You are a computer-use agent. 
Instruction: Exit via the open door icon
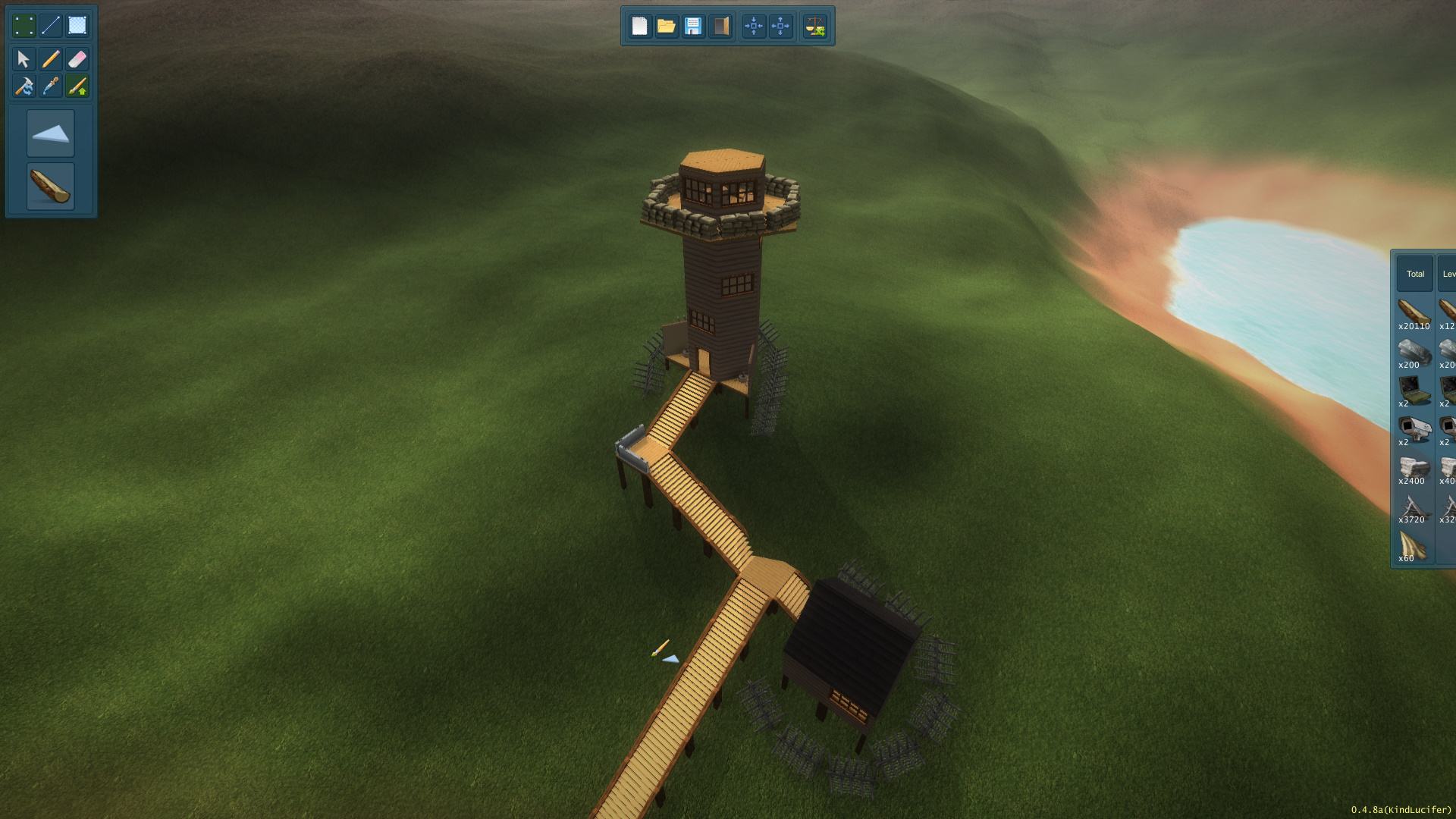[720, 27]
